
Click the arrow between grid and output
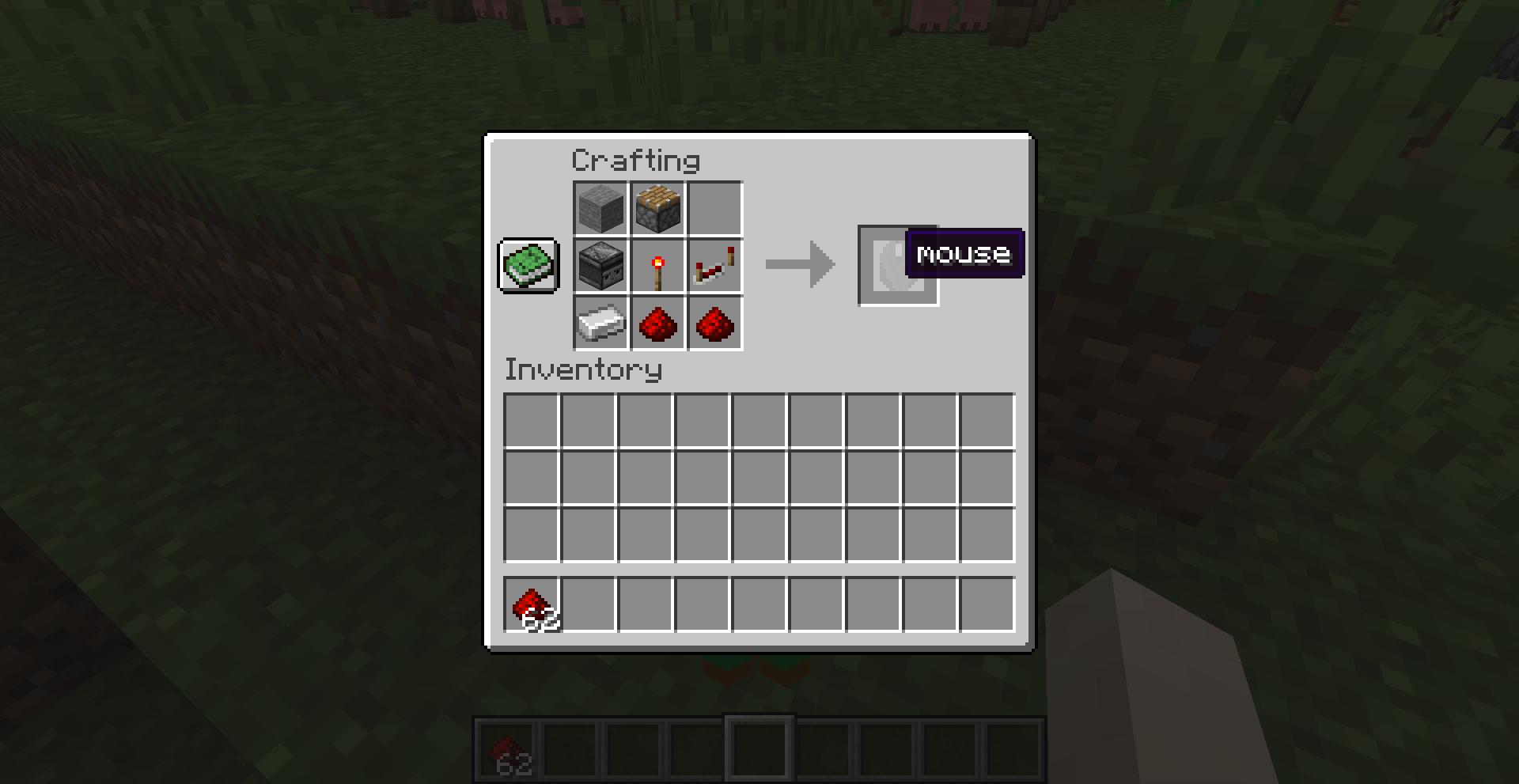tap(799, 266)
